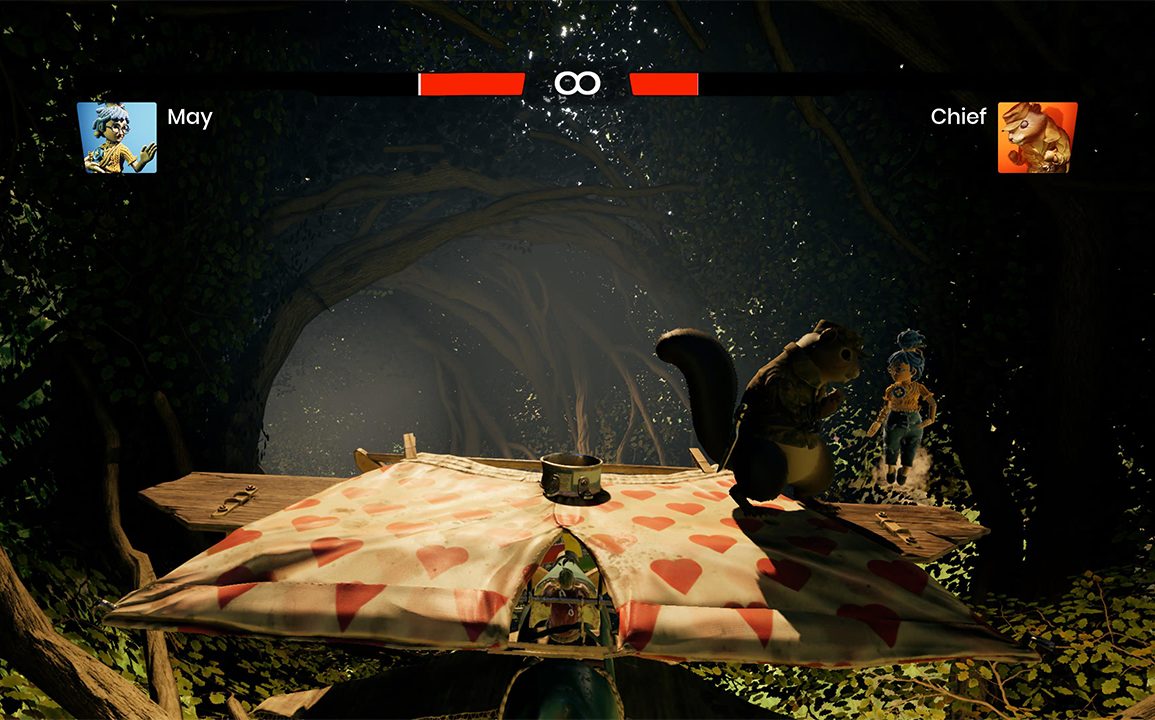Click May's character portrait
Image resolution: width=1155 pixels, height=720 pixels.
point(117,138)
